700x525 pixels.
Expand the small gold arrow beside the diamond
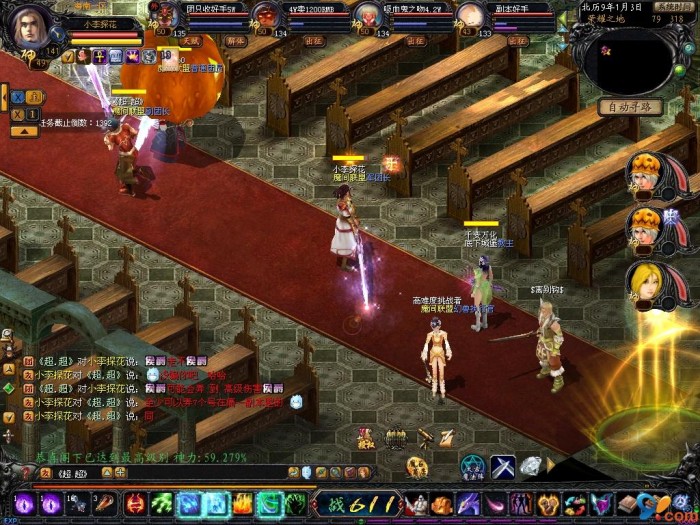tap(549, 465)
